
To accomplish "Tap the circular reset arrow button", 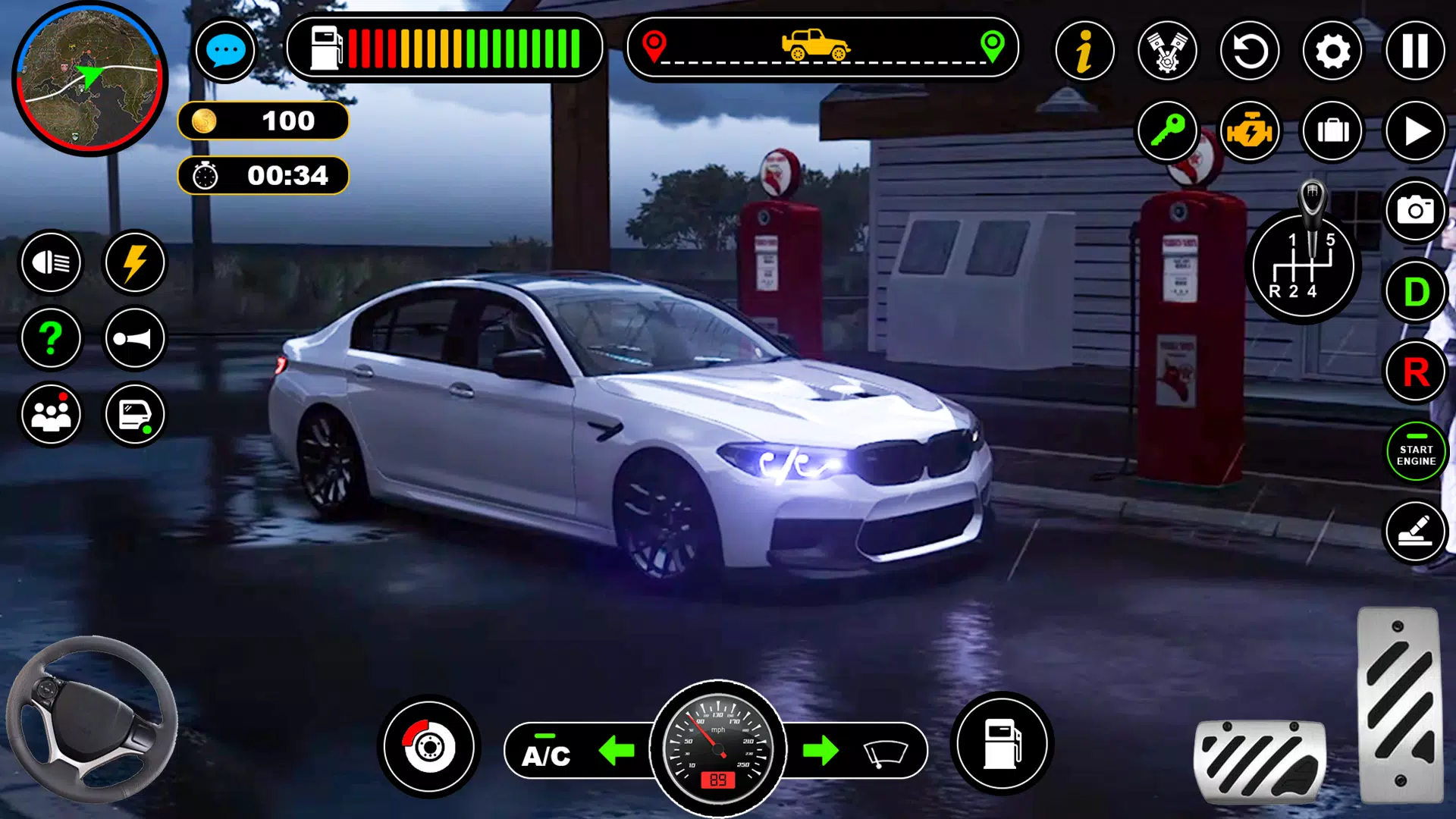I will (x=1250, y=51).
